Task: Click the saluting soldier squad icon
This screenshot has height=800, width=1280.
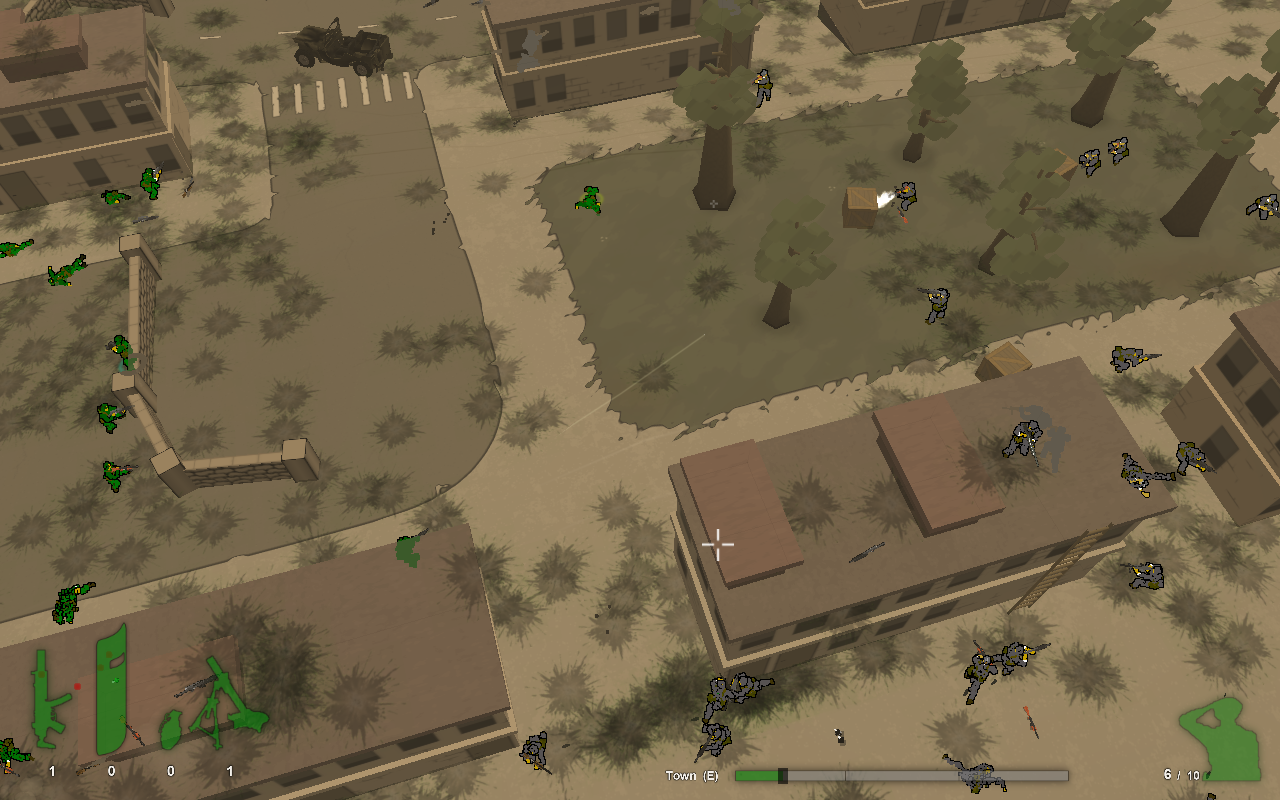Action: [1221, 739]
